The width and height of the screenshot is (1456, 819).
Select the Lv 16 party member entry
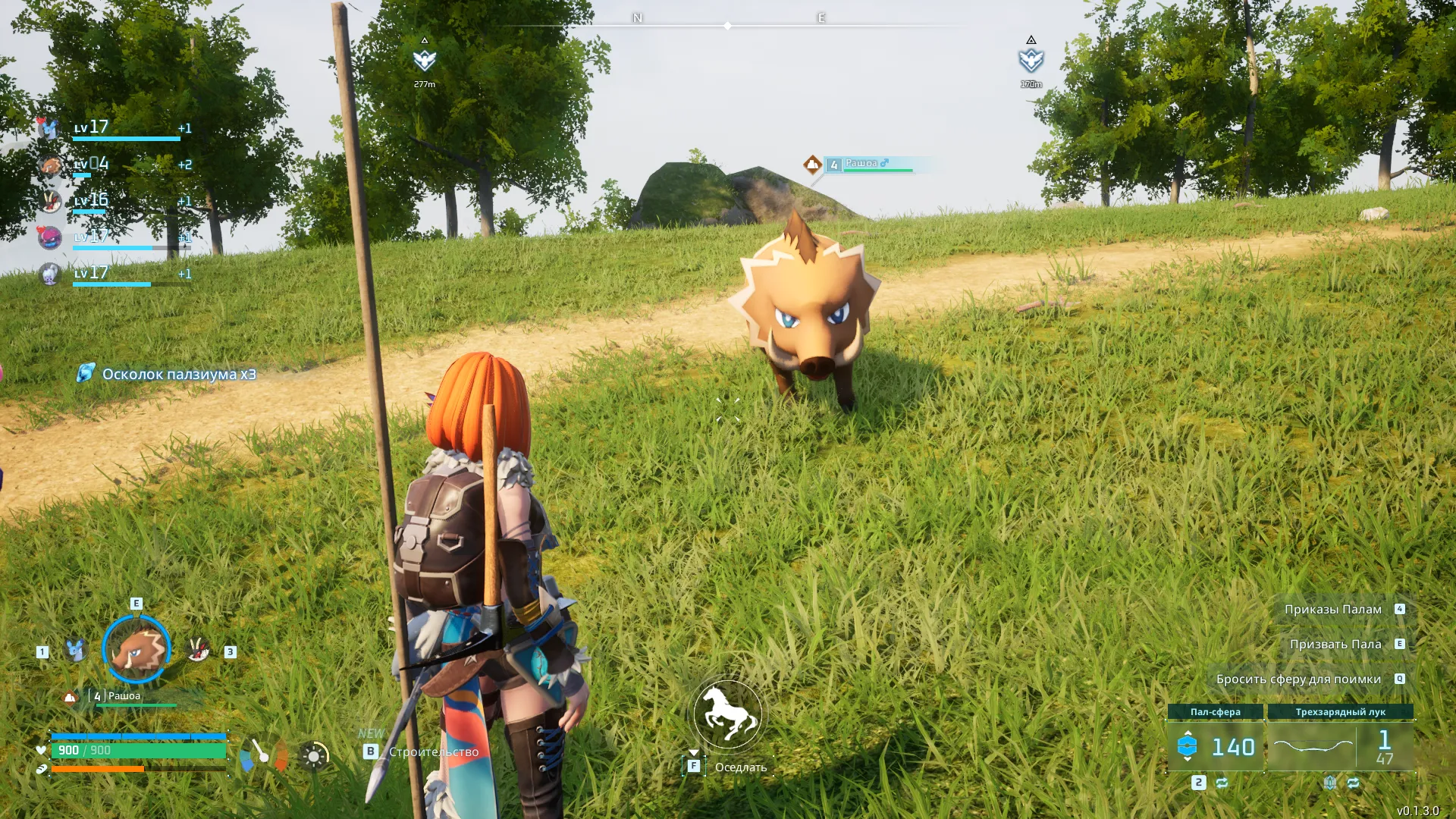point(114,202)
